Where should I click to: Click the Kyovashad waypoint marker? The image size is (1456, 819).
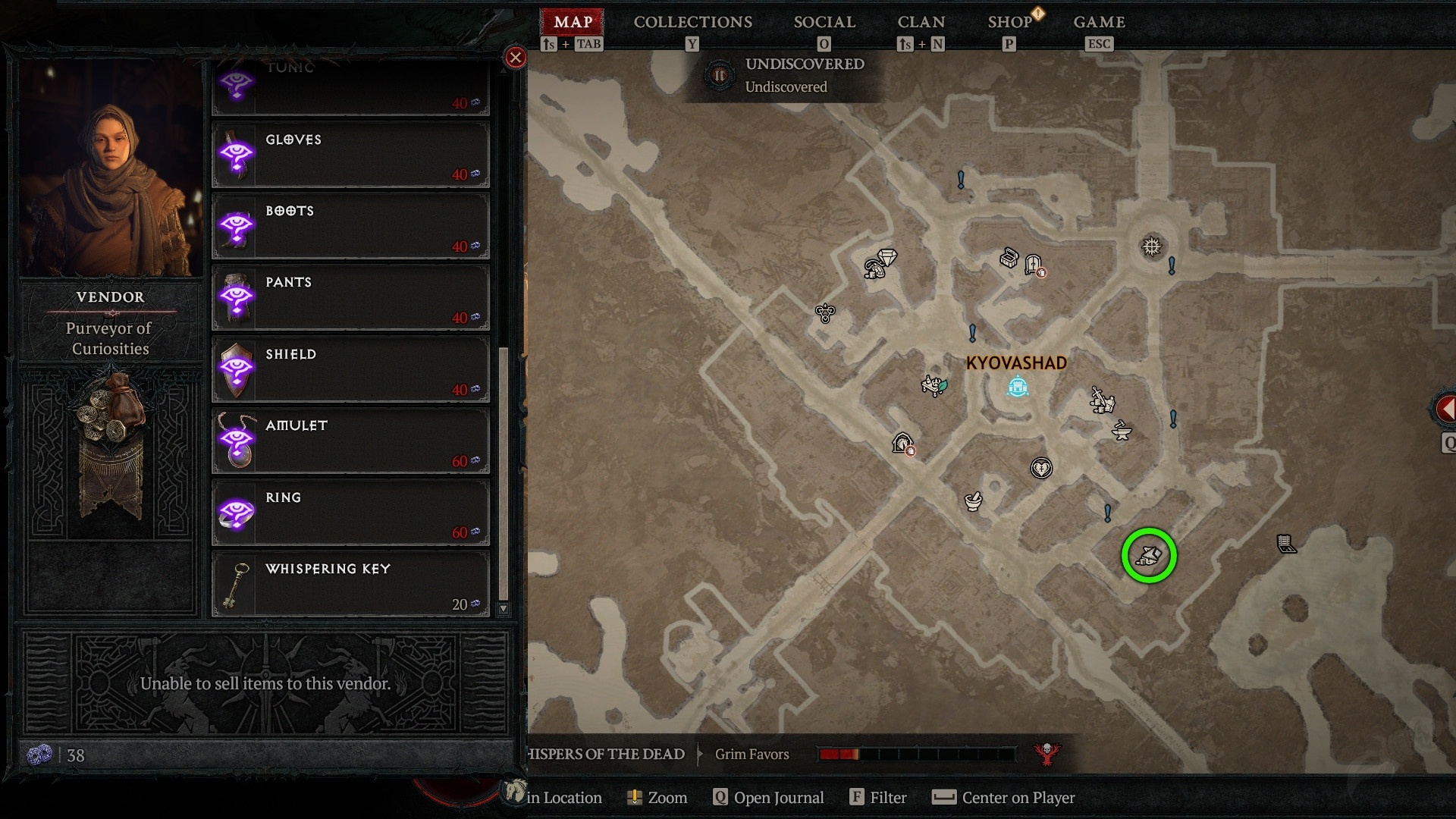coord(1017,388)
